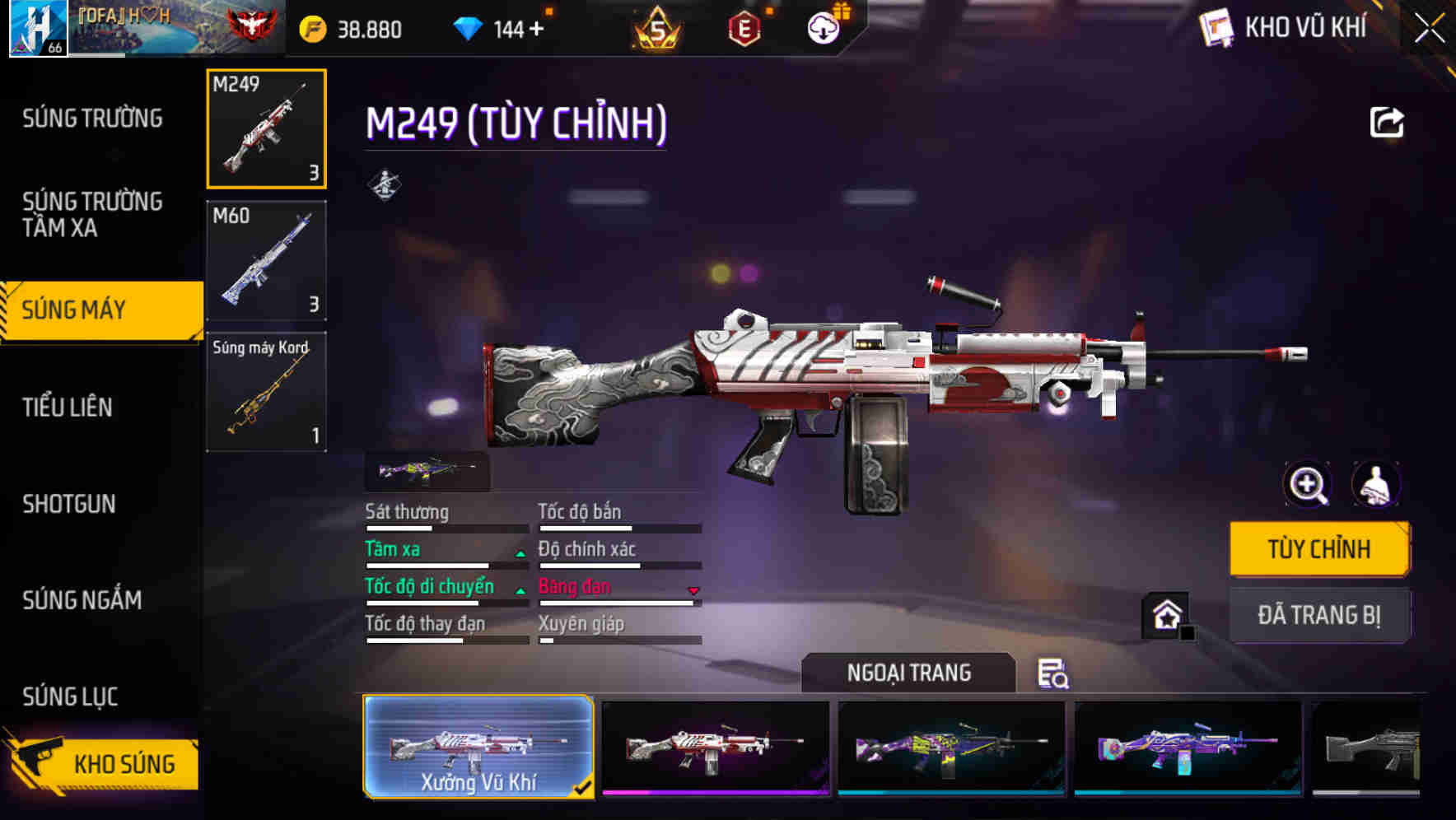Click the share icon near the weapon name
This screenshot has width=1456, height=820.
pyautogui.click(x=1388, y=122)
